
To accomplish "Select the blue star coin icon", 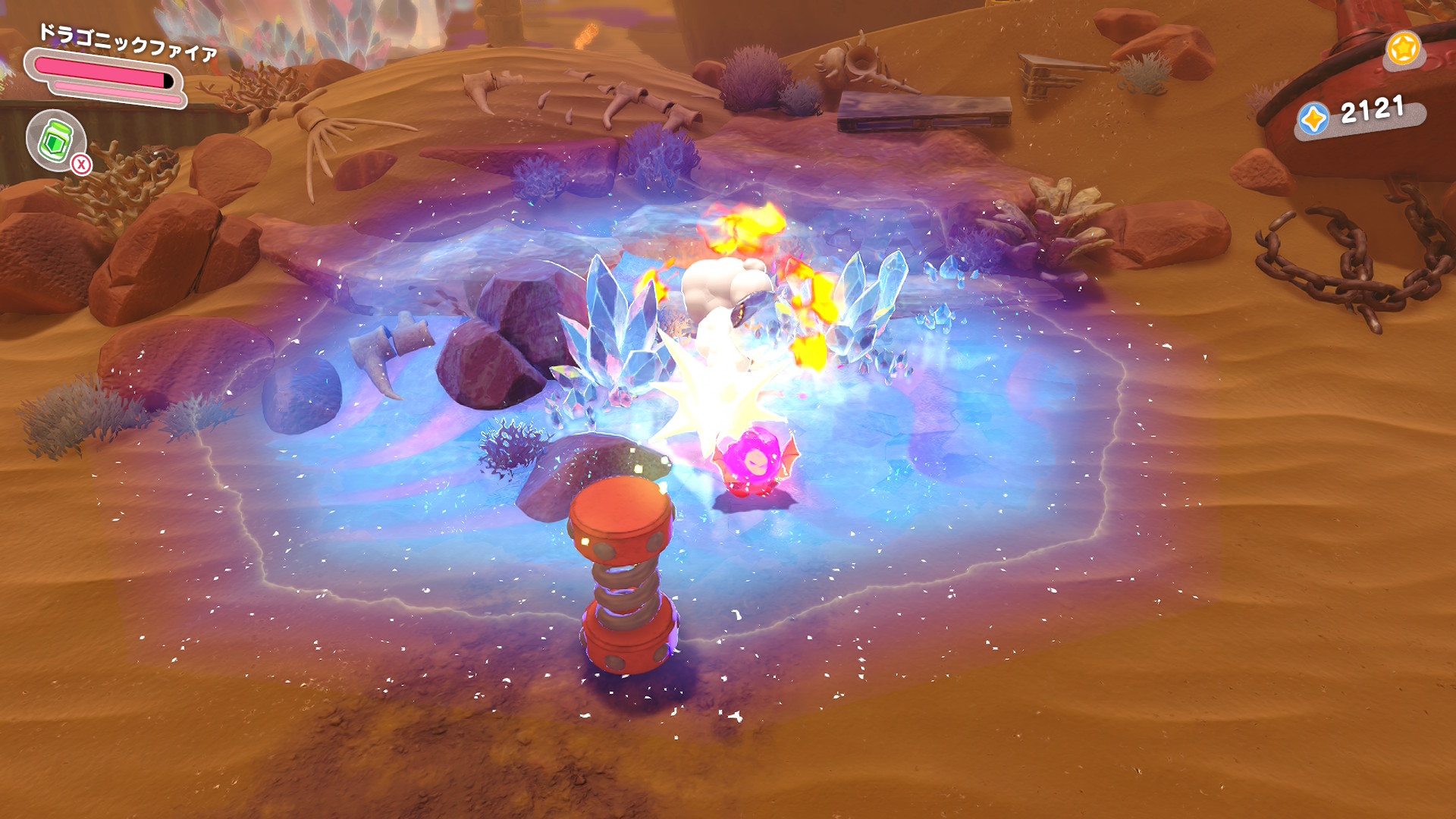I will [x=1313, y=120].
